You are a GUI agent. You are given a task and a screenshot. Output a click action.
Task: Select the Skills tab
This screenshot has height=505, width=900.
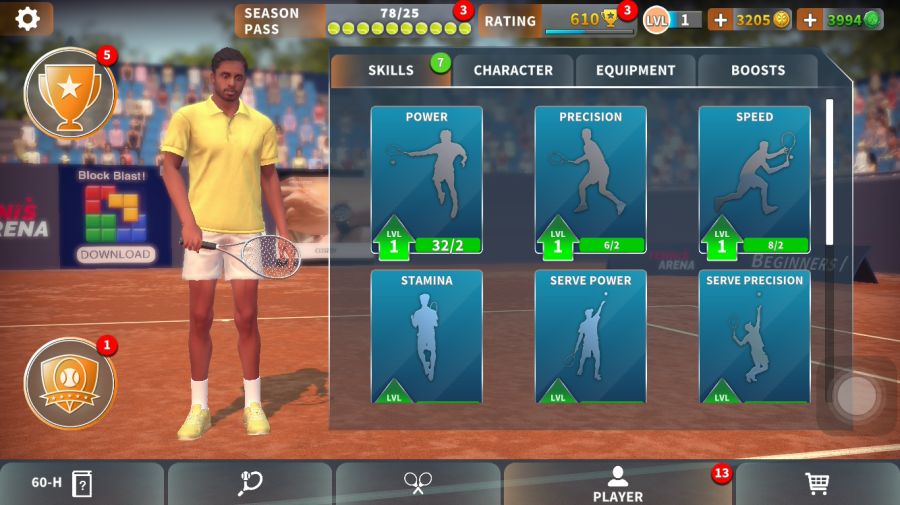click(391, 71)
